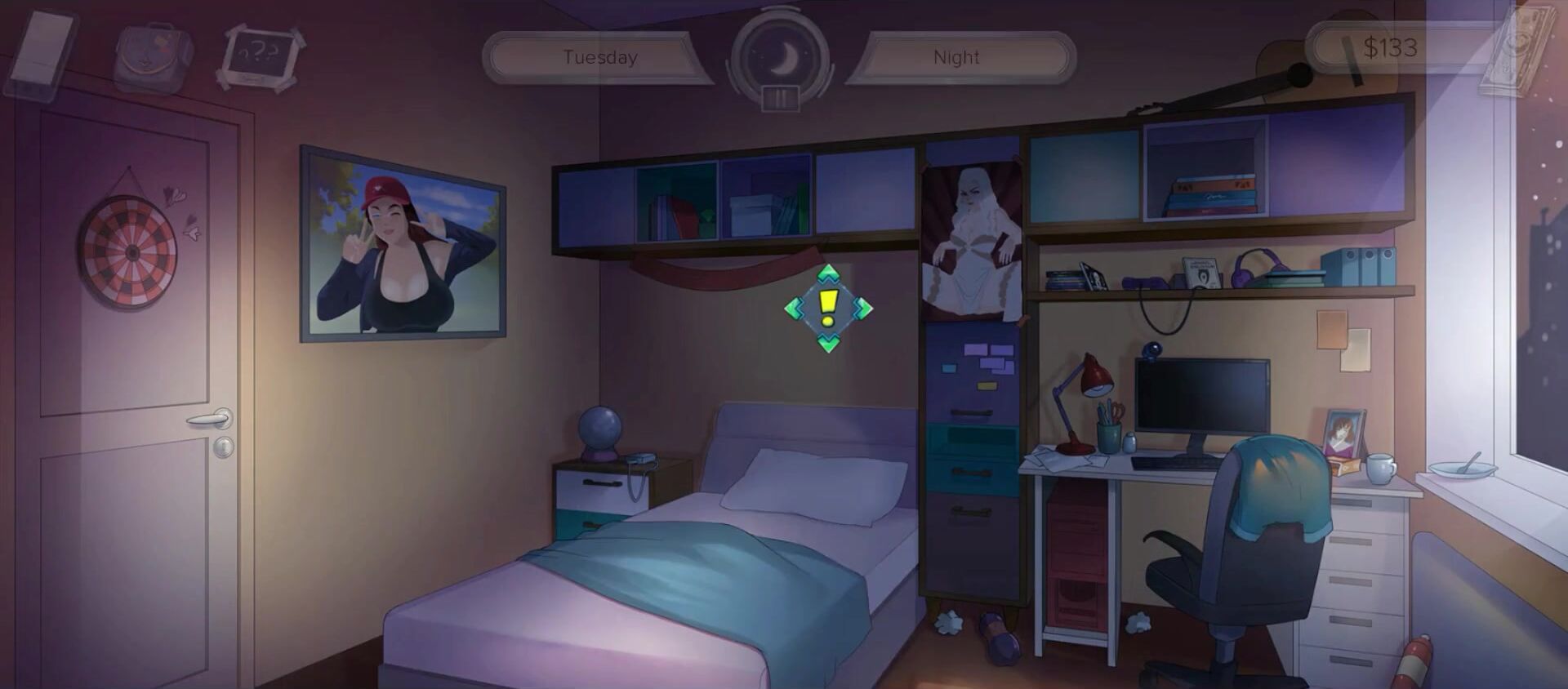The image size is (1568, 689).
Task: Open the question-mark hints board
Action: 261,56
